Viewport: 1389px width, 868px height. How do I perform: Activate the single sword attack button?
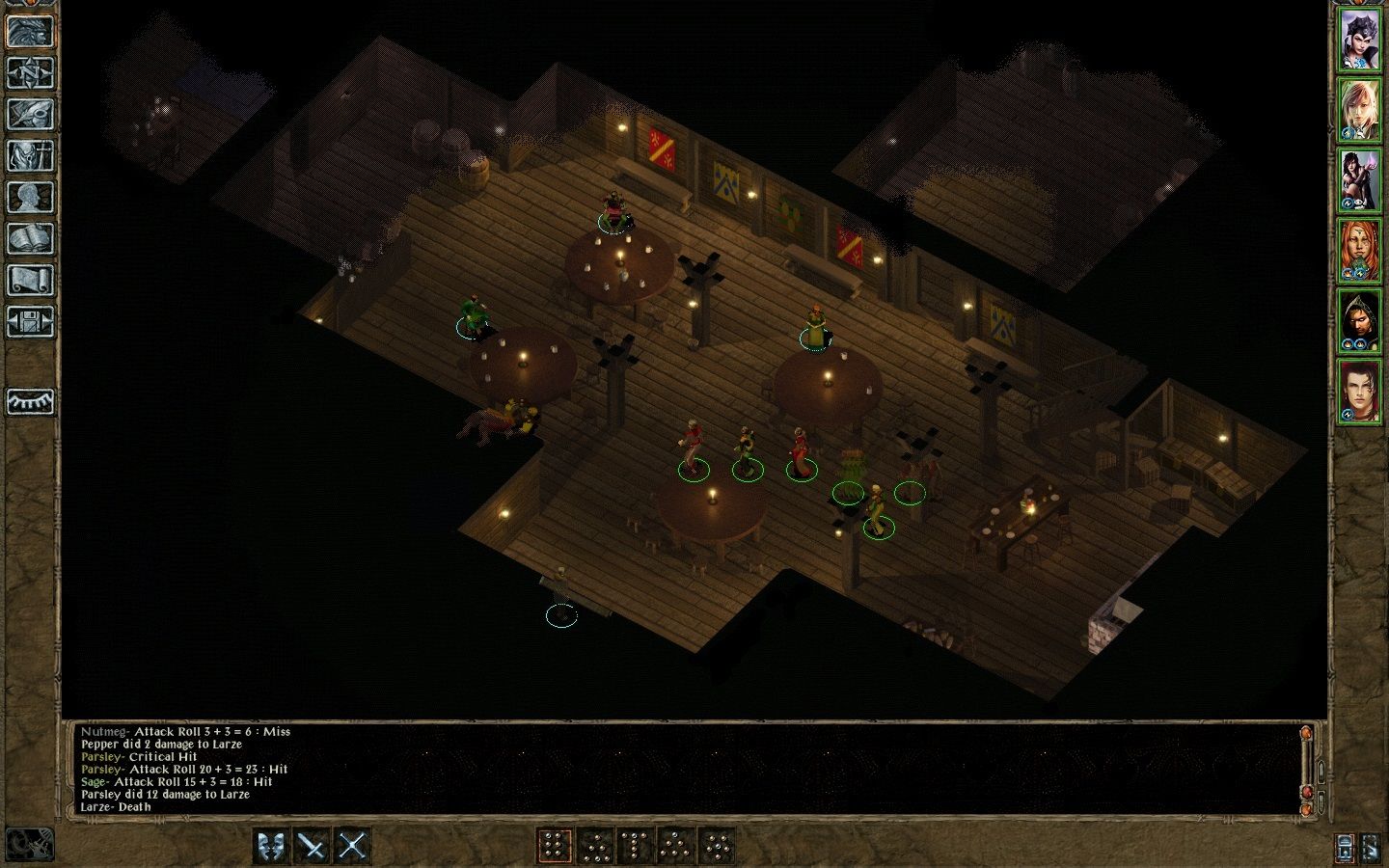point(313,846)
